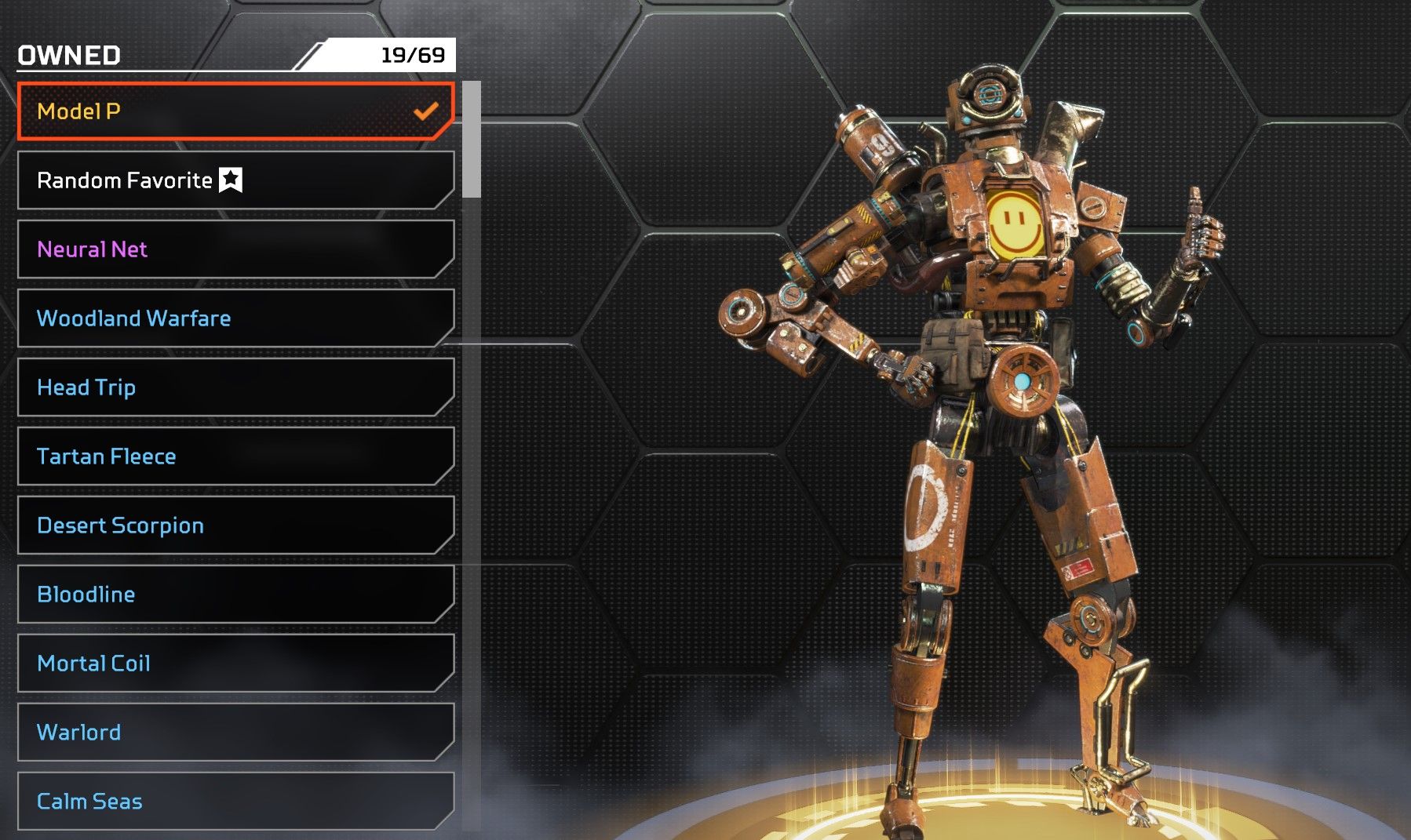Click the skin list scrollbar handle

coord(472,140)
